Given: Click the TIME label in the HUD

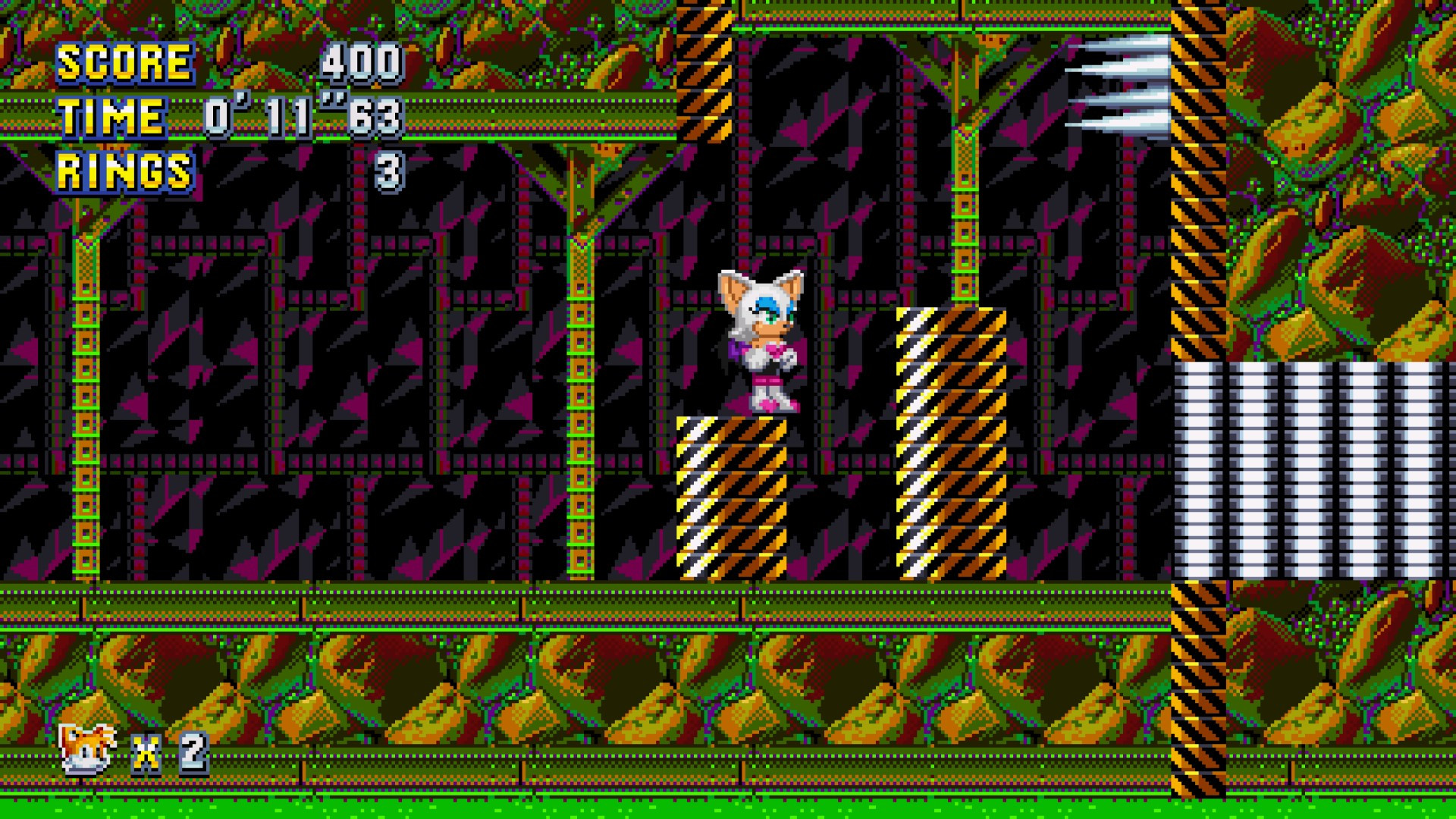Looking at the screenshot, I should 108,115.
